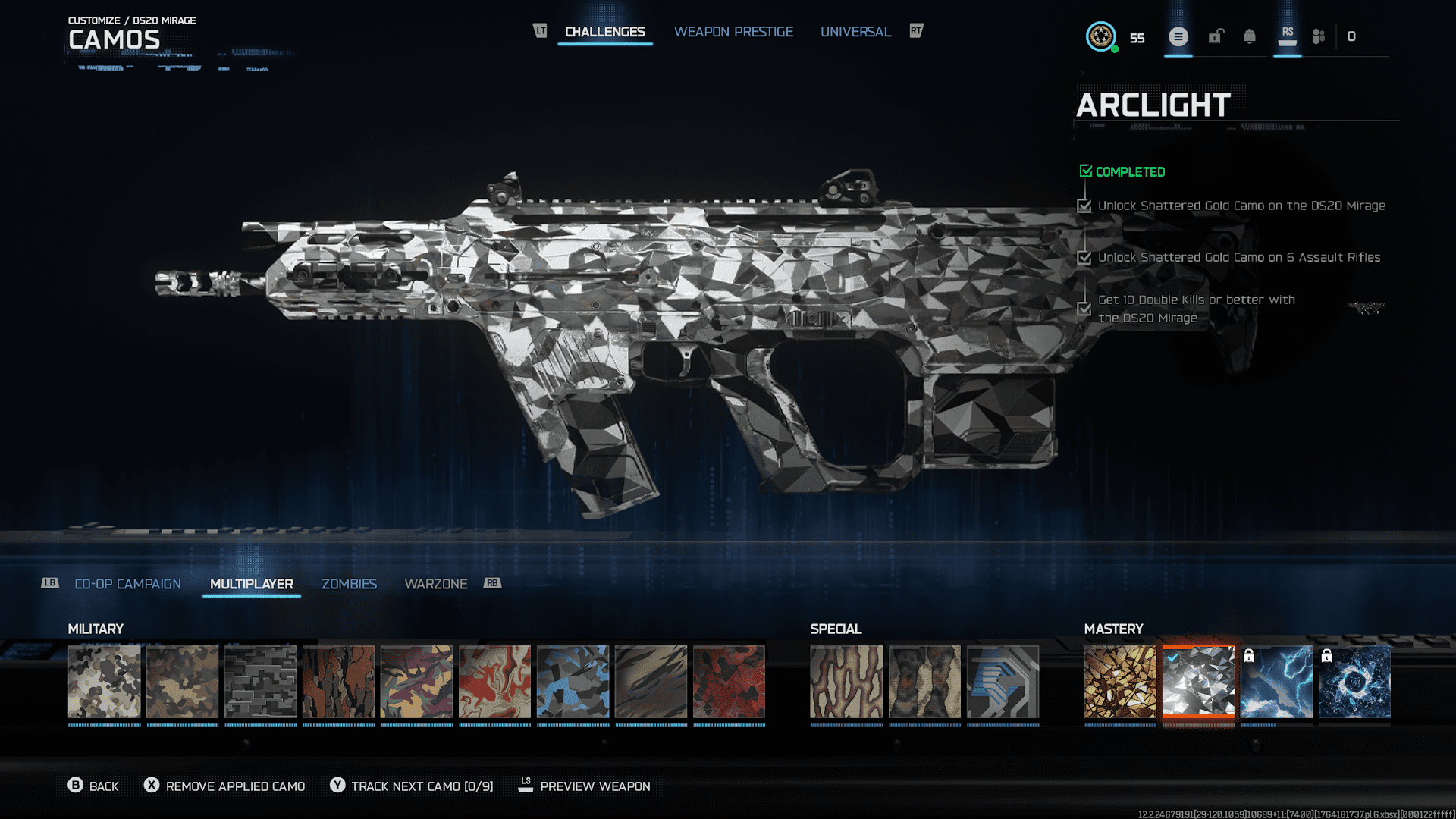The width and height of the screenshot is (1456, 819).
Task: Select the gold shattered Mastery camo thumbnail
Action: [x=1121, y=681]
